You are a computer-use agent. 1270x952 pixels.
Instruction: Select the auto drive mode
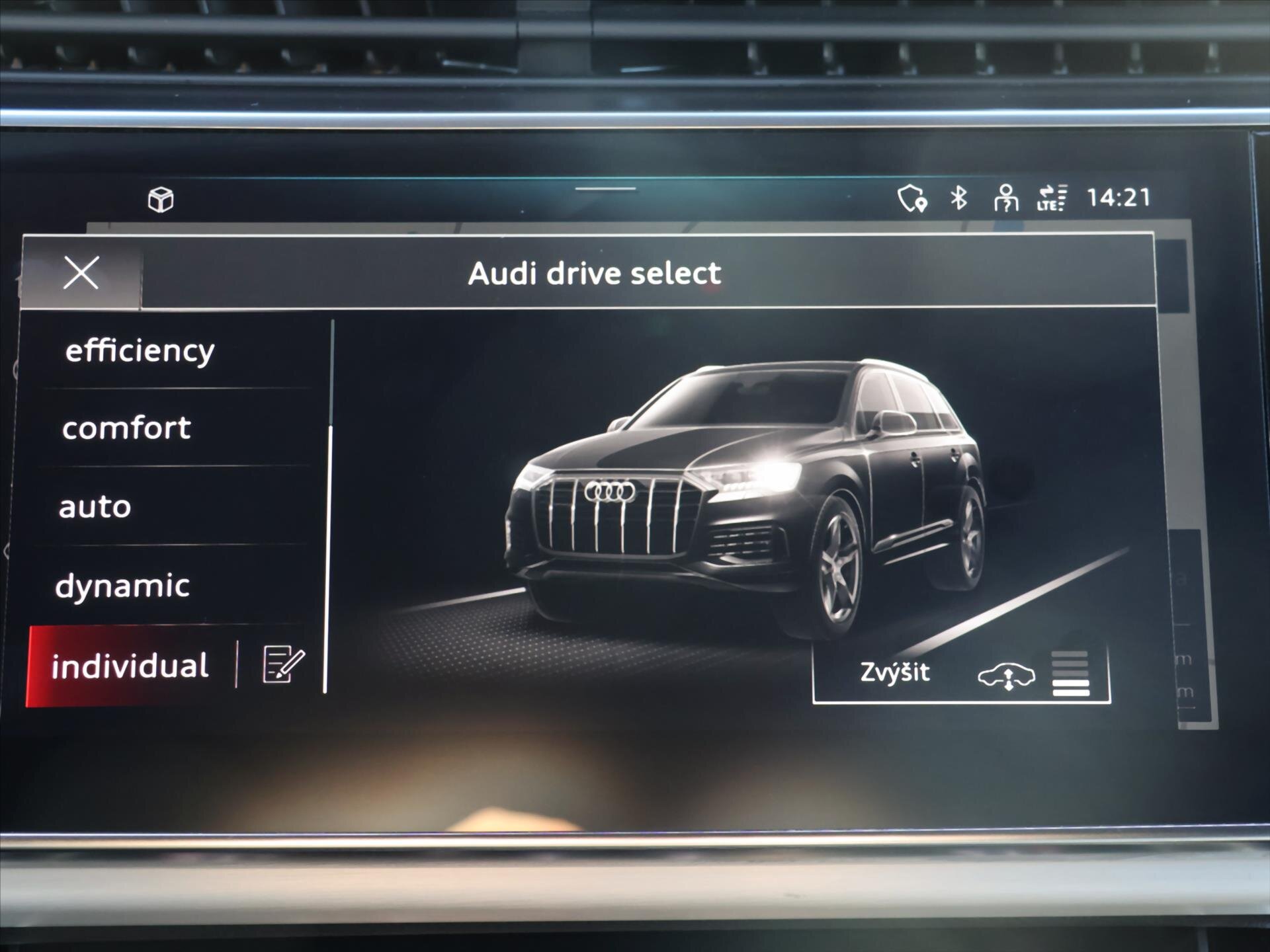point(95,506)
